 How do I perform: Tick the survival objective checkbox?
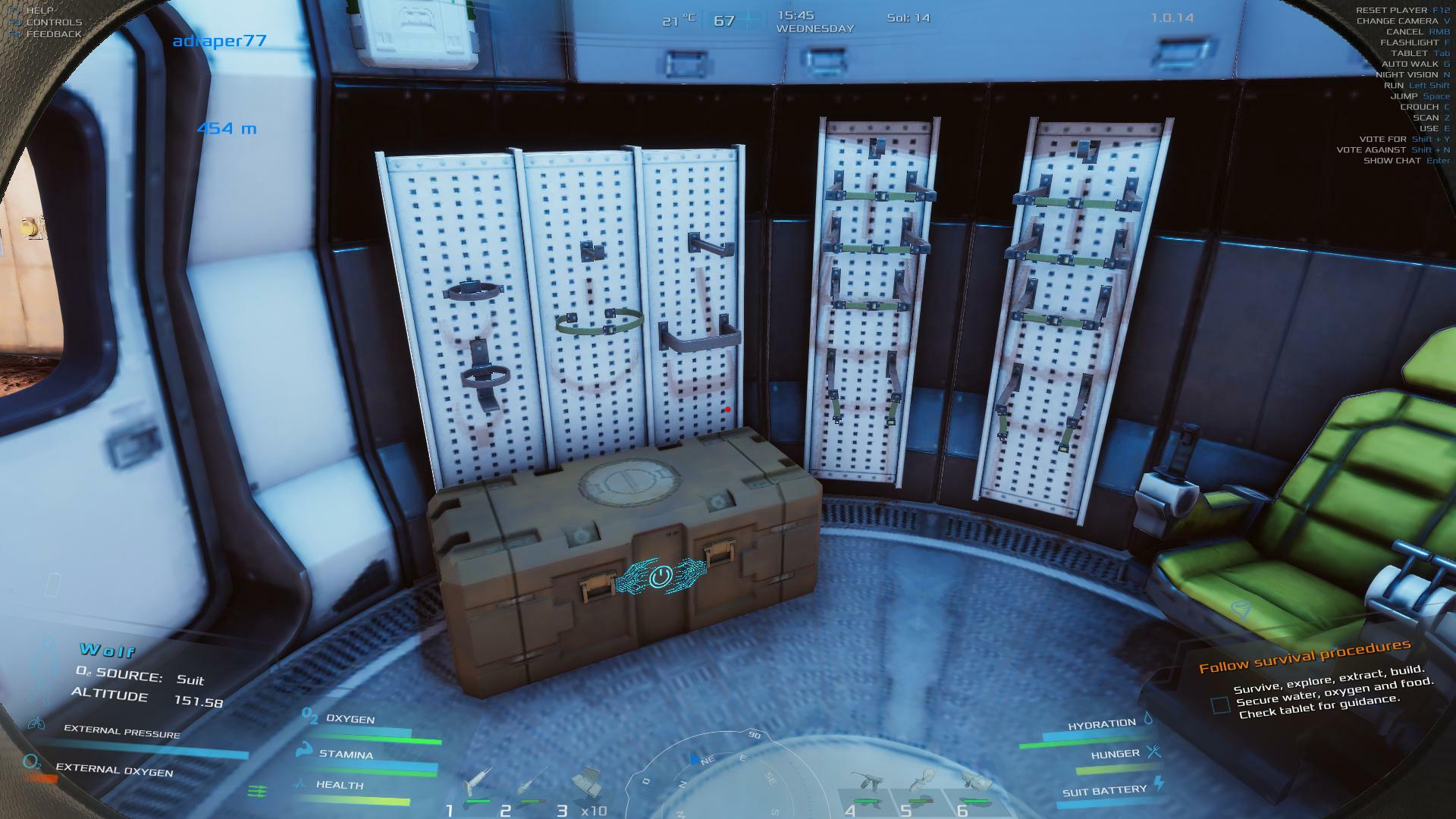(x=1220, y=705)
